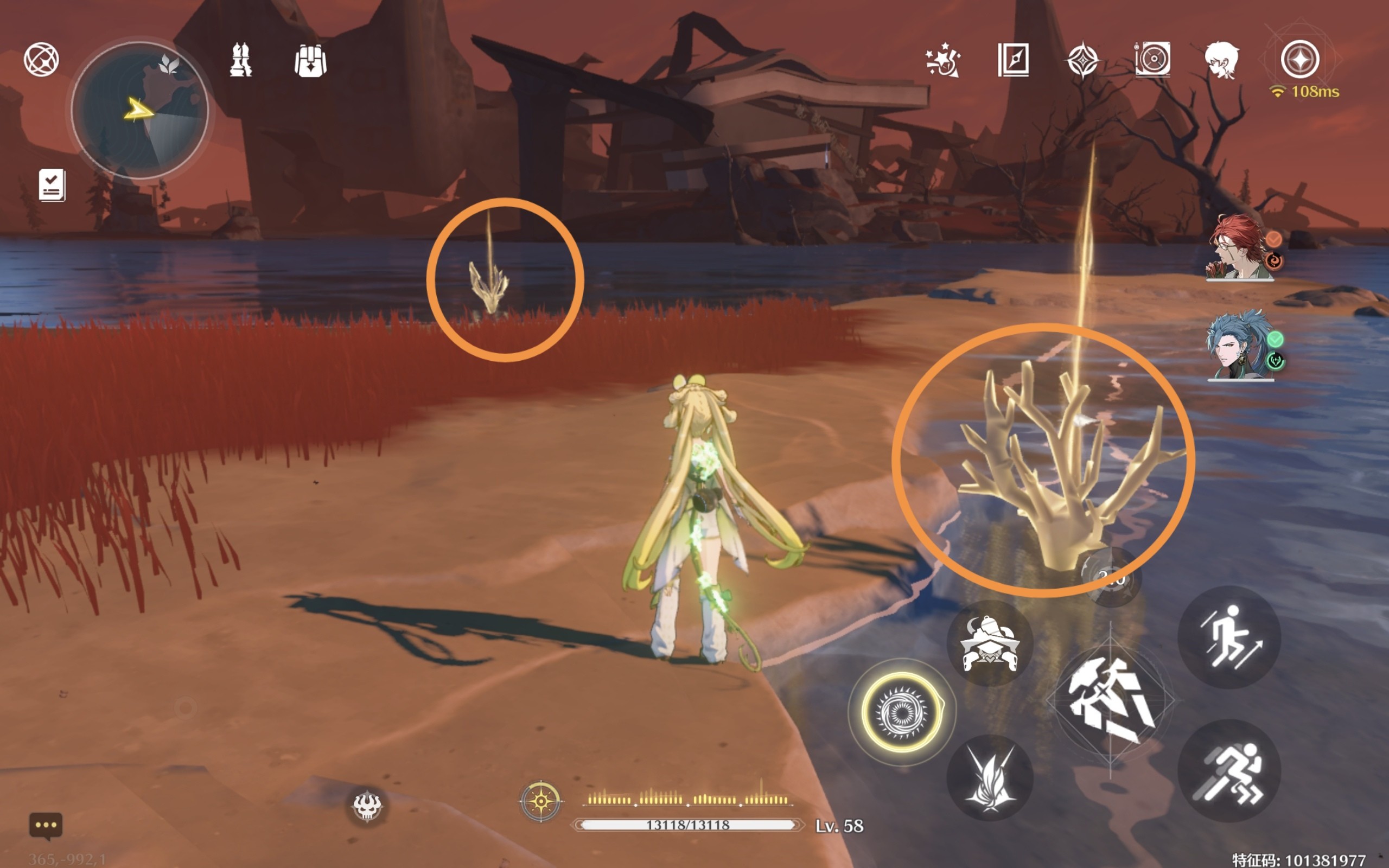Tap the jump button with upward arrow
This screenshot has height=868, width=1389.
tap(1229, 637)
